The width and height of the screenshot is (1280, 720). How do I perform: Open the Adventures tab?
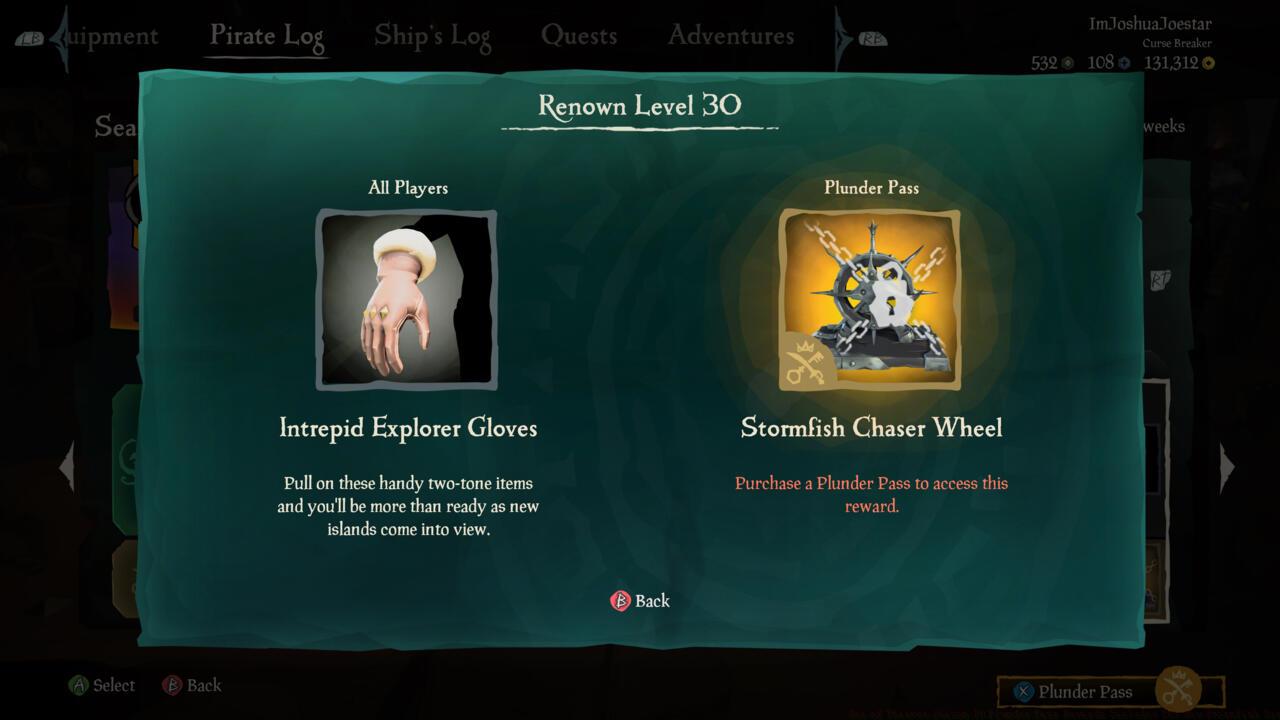pyautogui.click(x=729, y=34)
